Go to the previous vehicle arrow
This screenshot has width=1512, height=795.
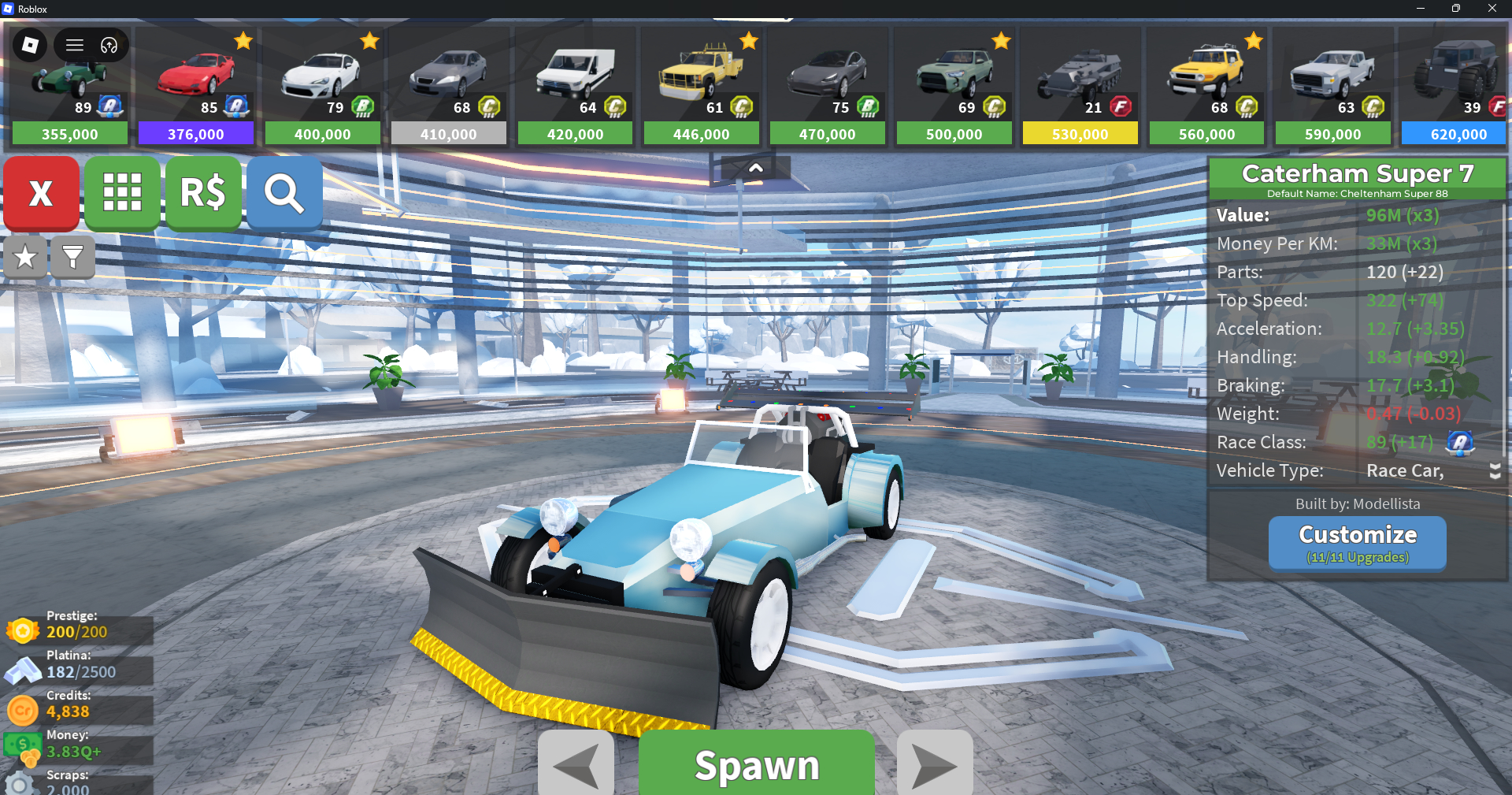pyautogui.click(x=576, y=764)
